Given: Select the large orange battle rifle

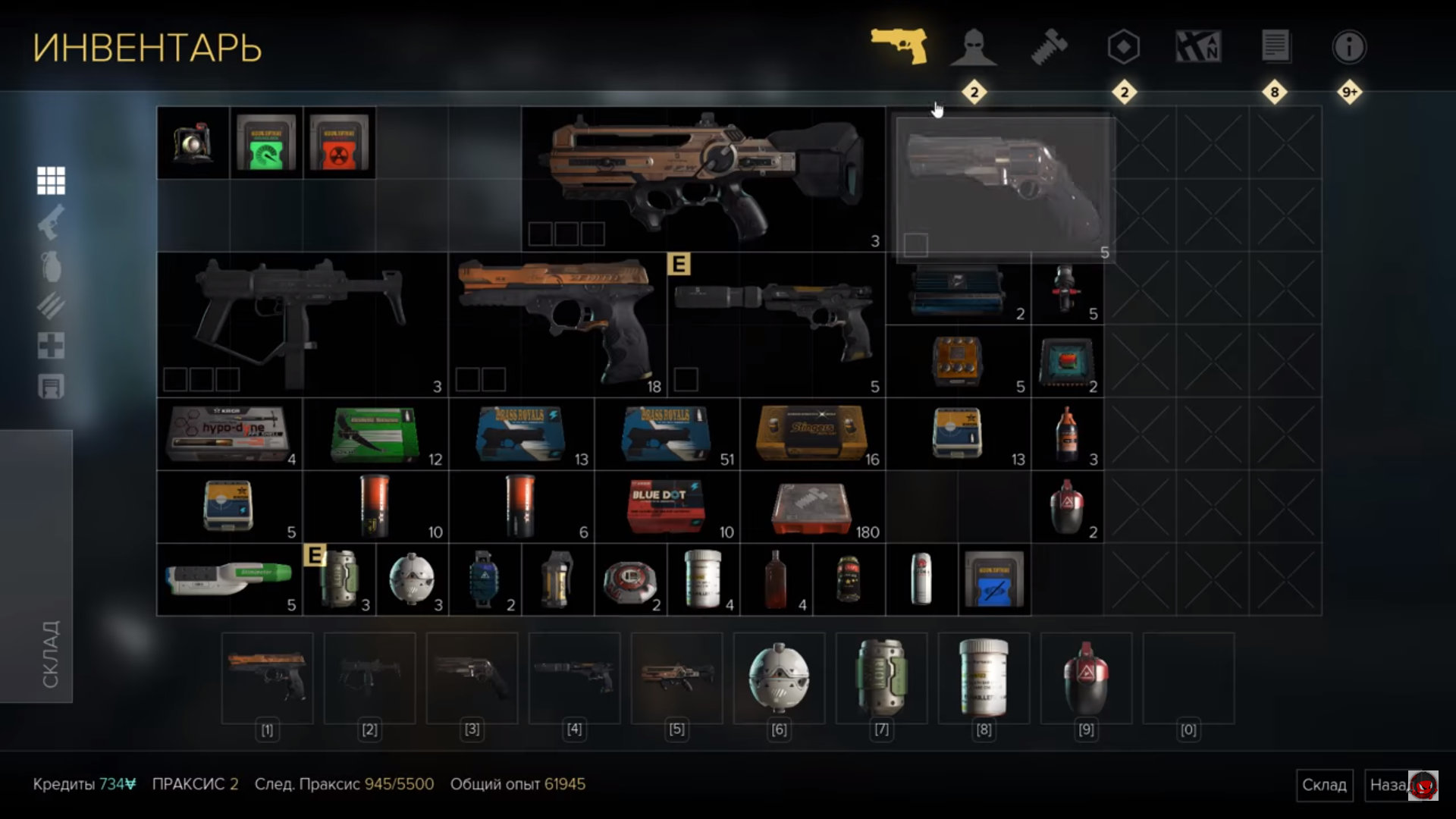Looking at the screenshot, I should pyautogui.click(x=702, y=178).
